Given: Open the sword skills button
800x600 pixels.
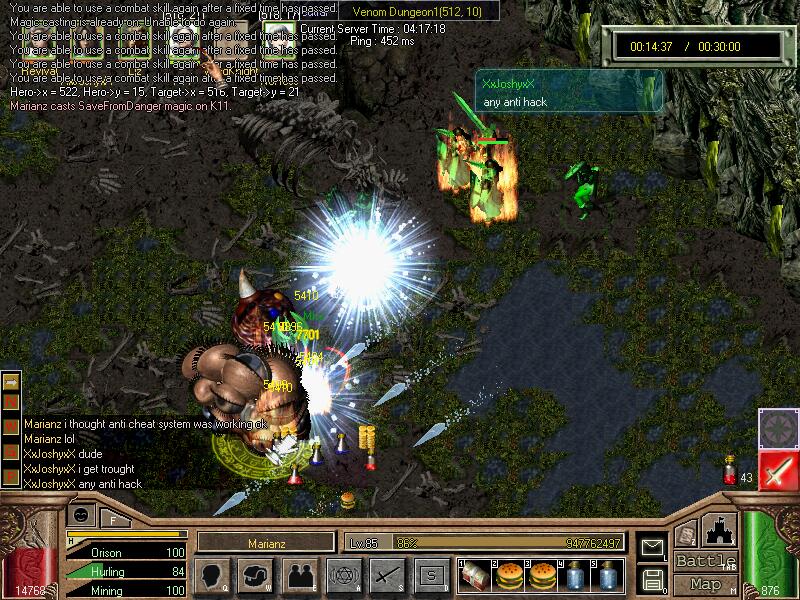Looking at the screenshot, I should tap(387, 575).
